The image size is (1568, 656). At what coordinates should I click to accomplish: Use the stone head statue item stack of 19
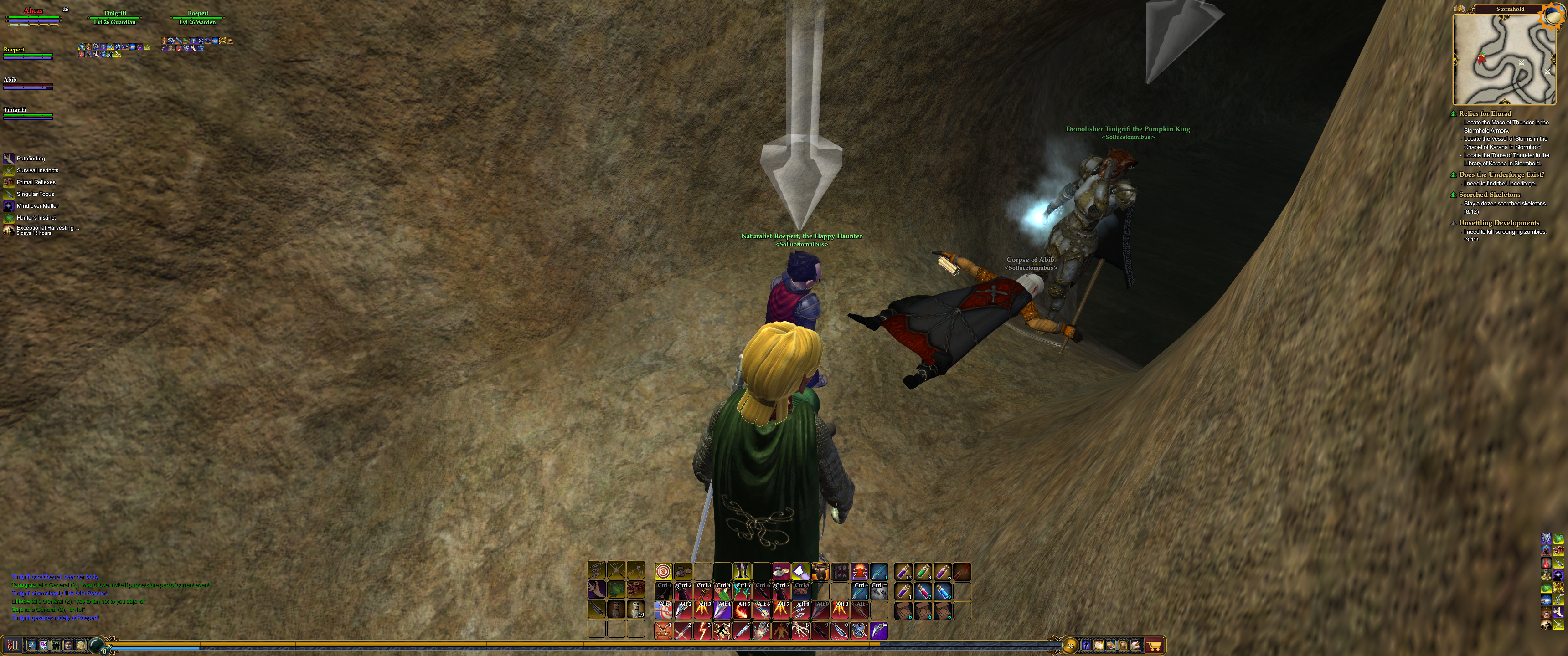tap(635, 609)
